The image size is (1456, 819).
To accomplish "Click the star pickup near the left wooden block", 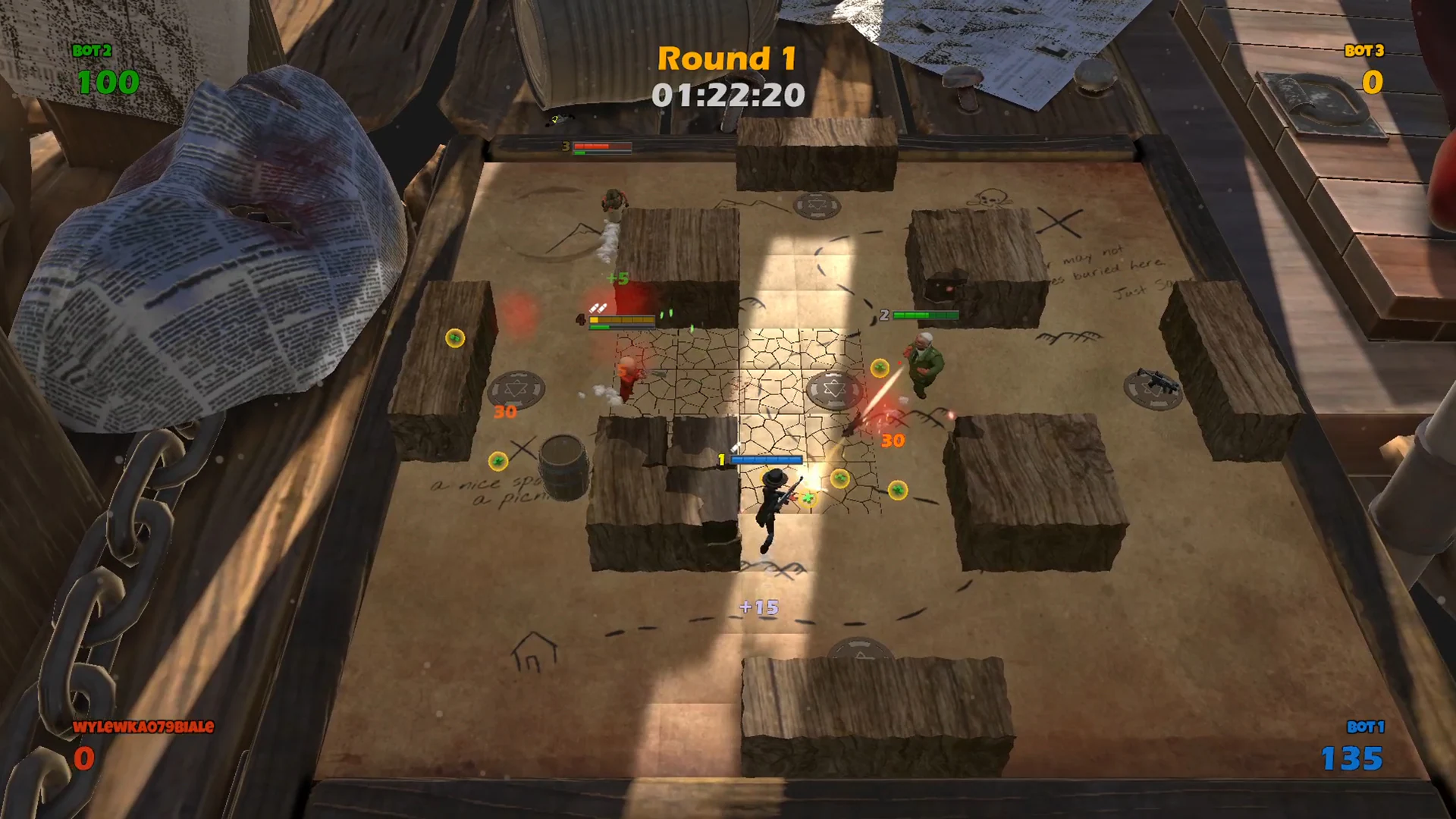I will click(455, 337).
